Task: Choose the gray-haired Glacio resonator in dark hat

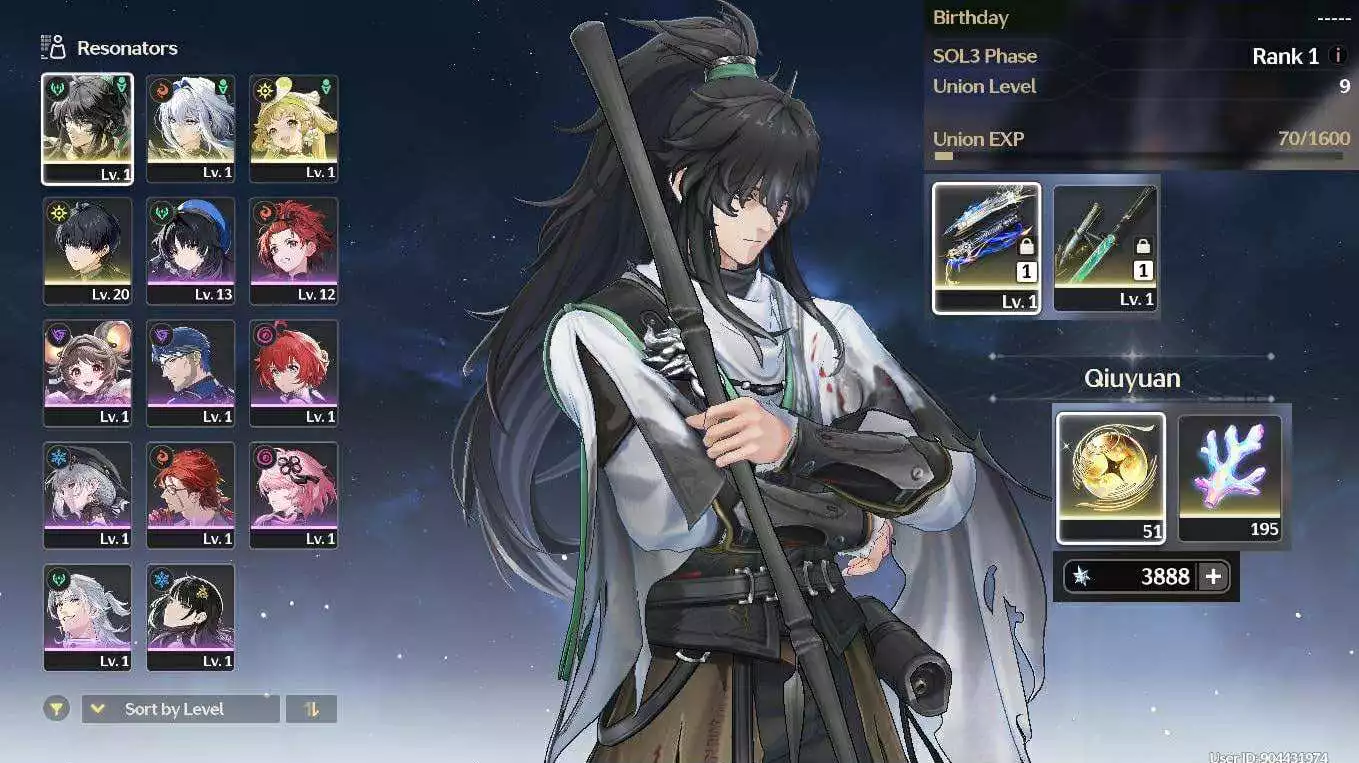Action: tap(87, 495)
